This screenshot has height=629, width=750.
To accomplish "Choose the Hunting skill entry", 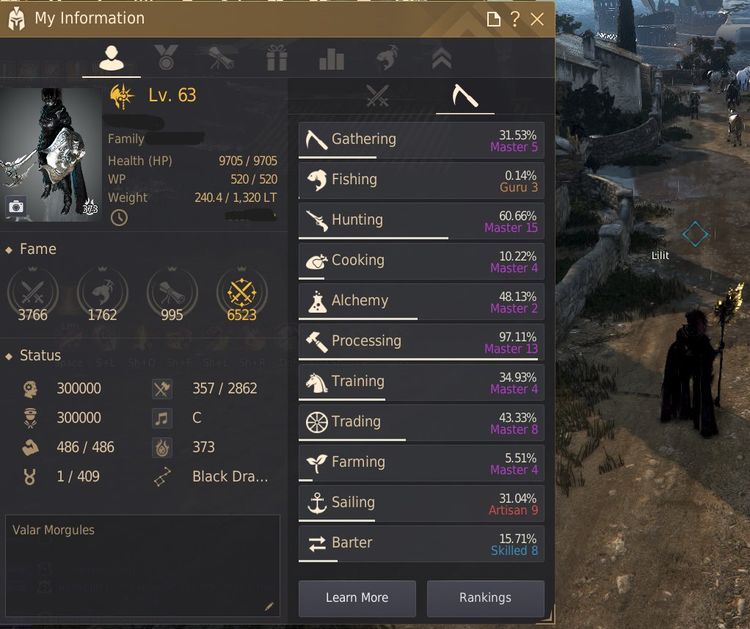I will tap(421, 220).
